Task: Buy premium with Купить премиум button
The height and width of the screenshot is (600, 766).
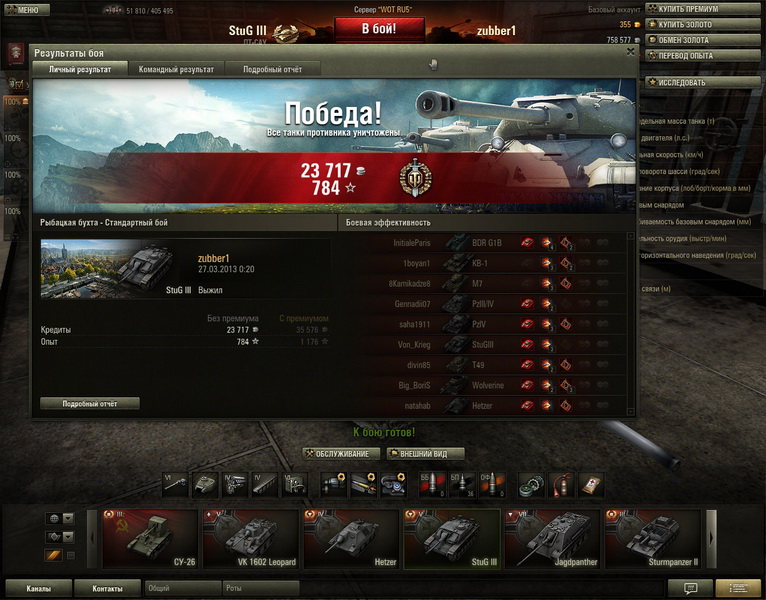Action: (704, 9)
